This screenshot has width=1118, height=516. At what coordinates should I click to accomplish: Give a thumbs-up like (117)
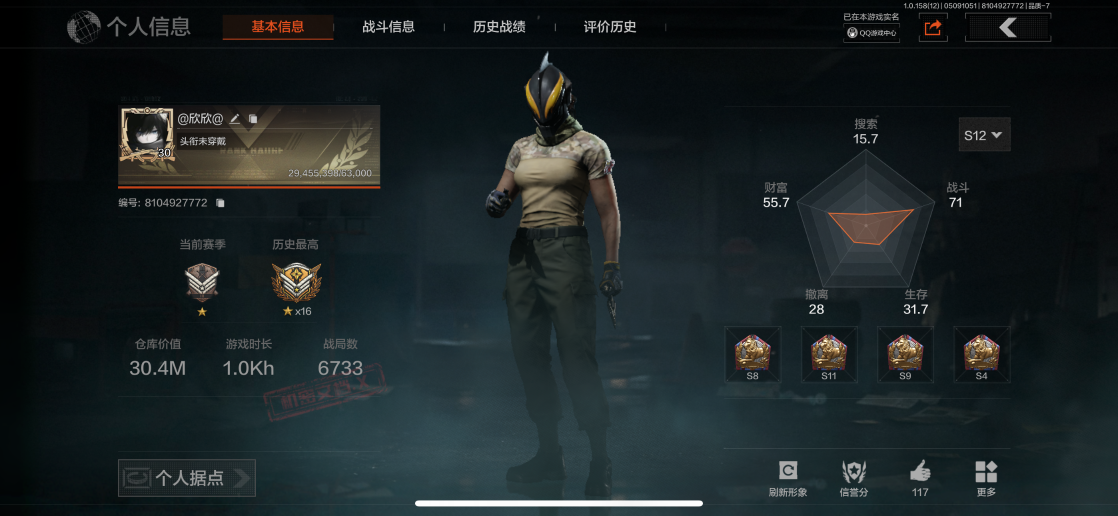(920, 478)
